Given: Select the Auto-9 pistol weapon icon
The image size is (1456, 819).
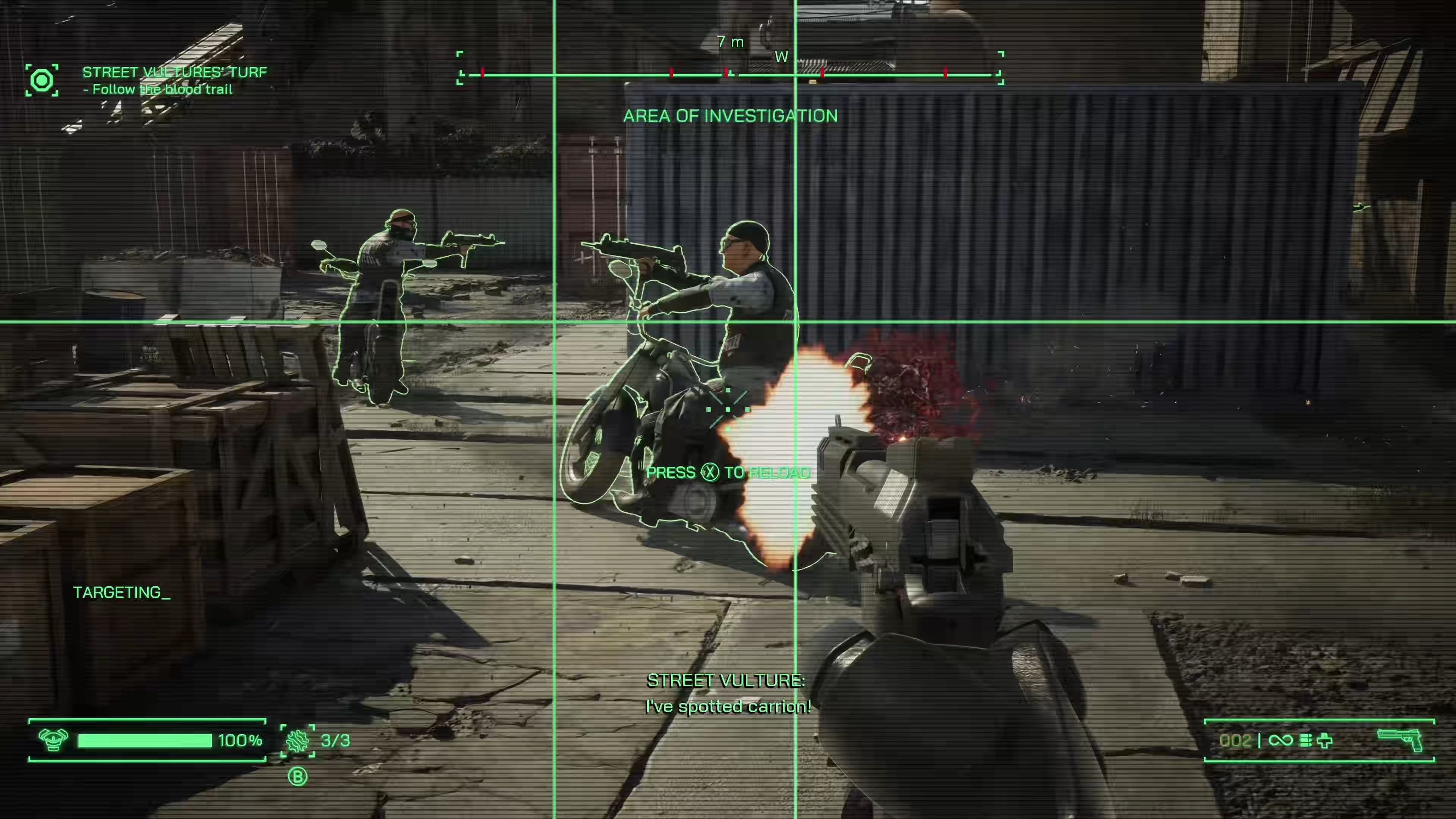Looking at the screenshot, I should click(x=1400, y=739).
